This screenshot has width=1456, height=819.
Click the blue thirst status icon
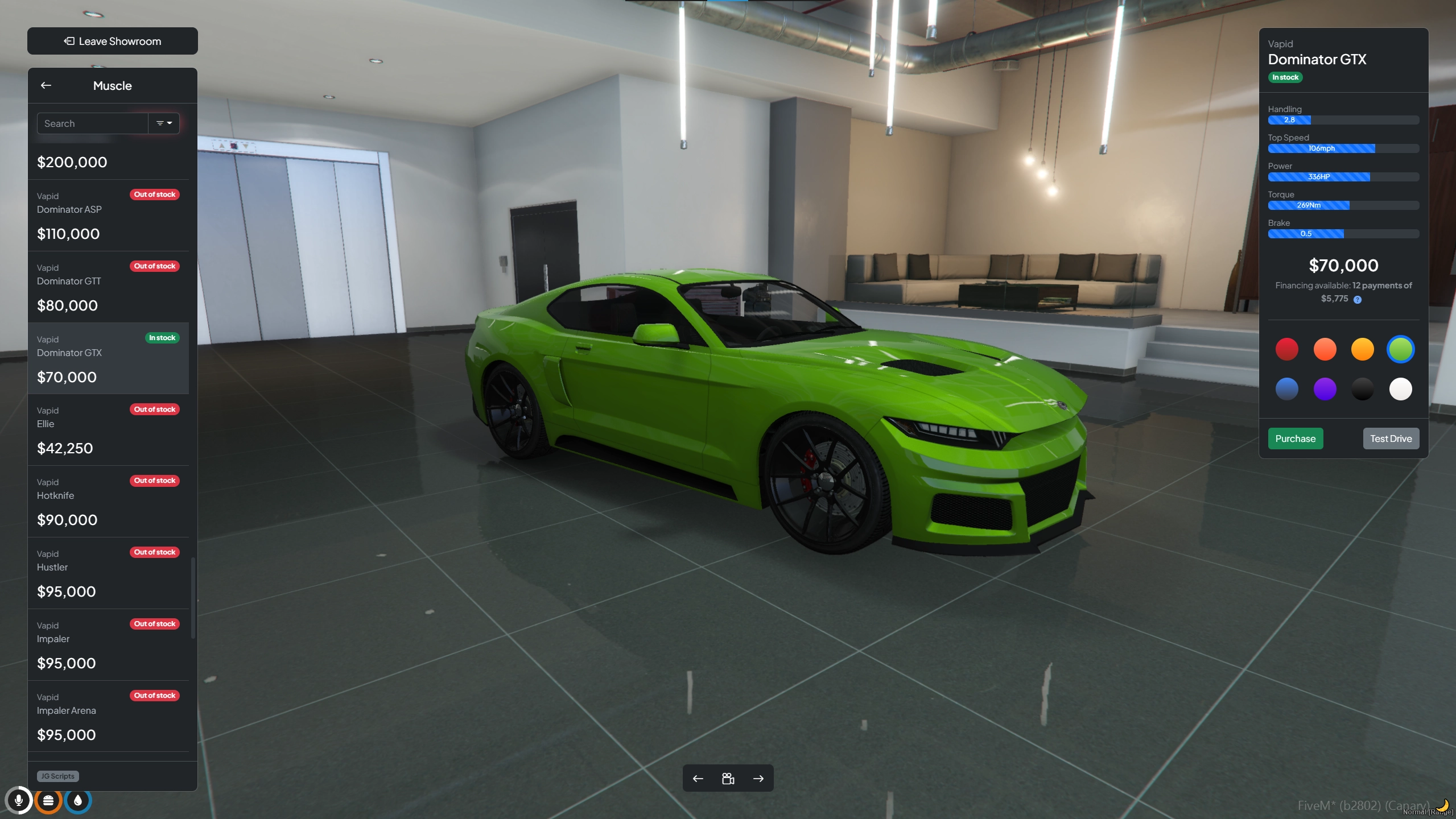coord(77,800)
